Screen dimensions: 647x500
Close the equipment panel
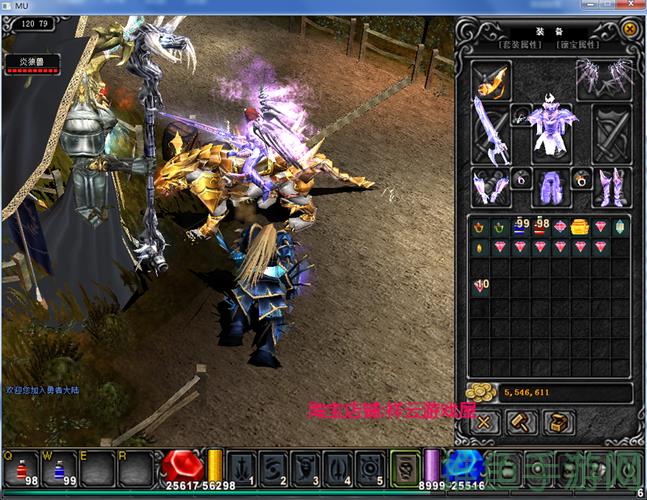629,29
